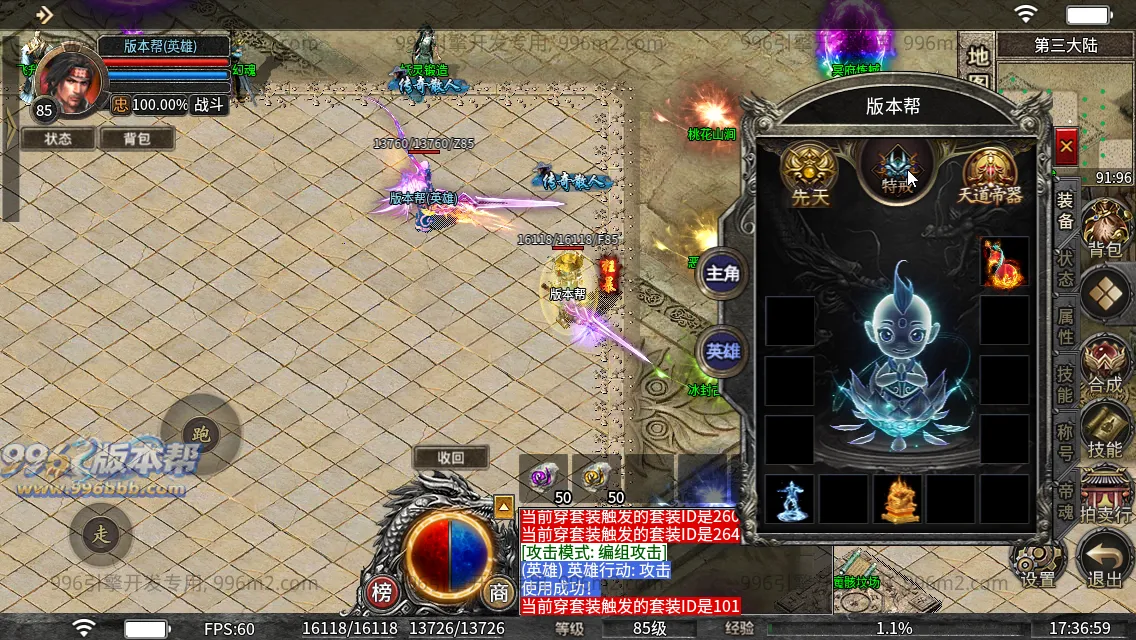Switch to the 英雄 hero button
The image size is (1136, 640).
(x=722, y=351)
